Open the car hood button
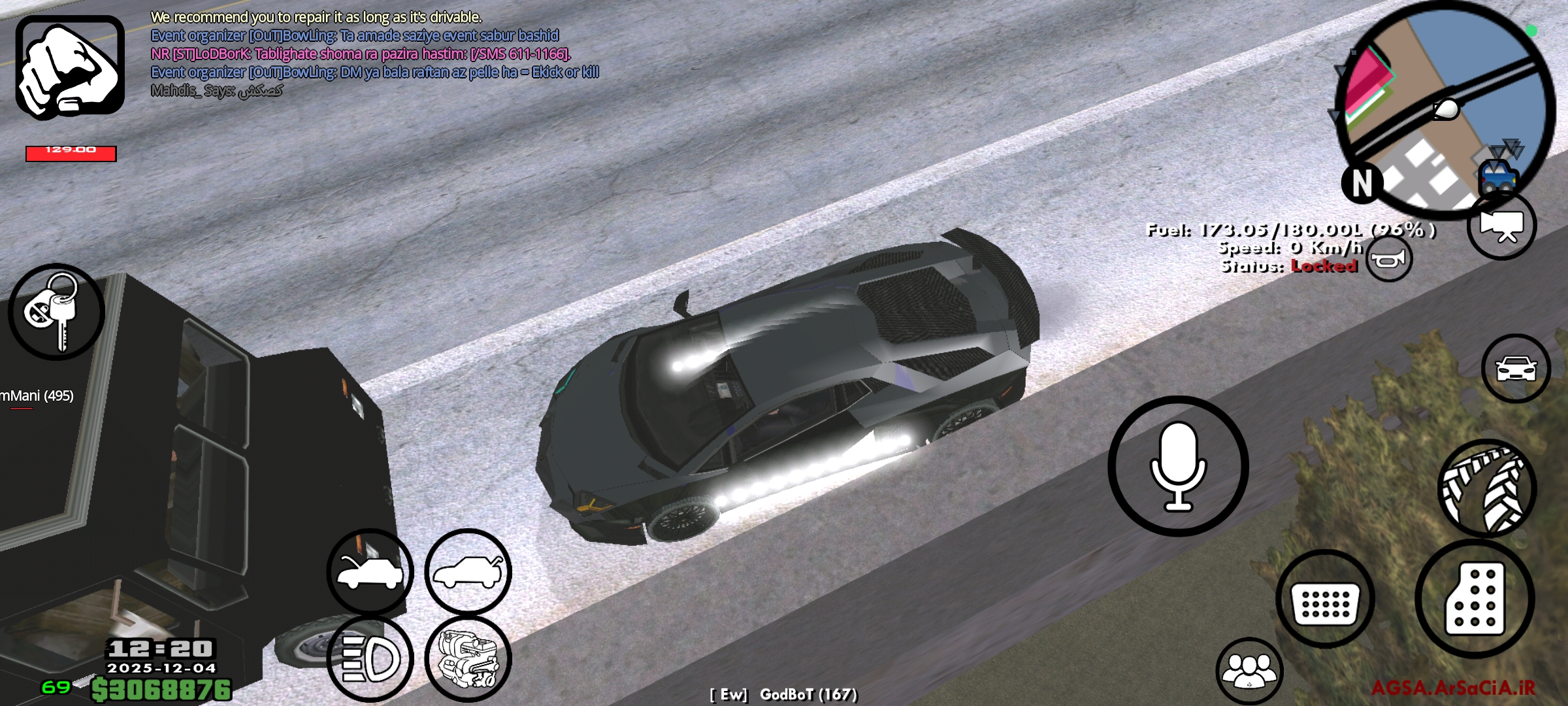The width and height of the screenshot is (1568, 706). pos(370,572)
